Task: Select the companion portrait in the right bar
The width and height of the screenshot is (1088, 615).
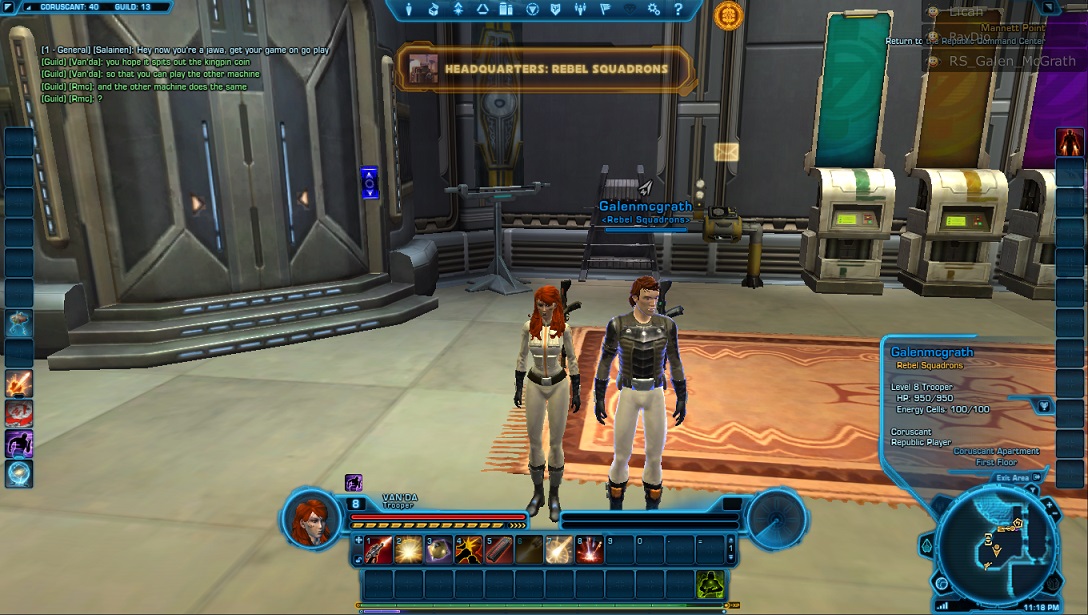Action: (x=1070, y=142)
